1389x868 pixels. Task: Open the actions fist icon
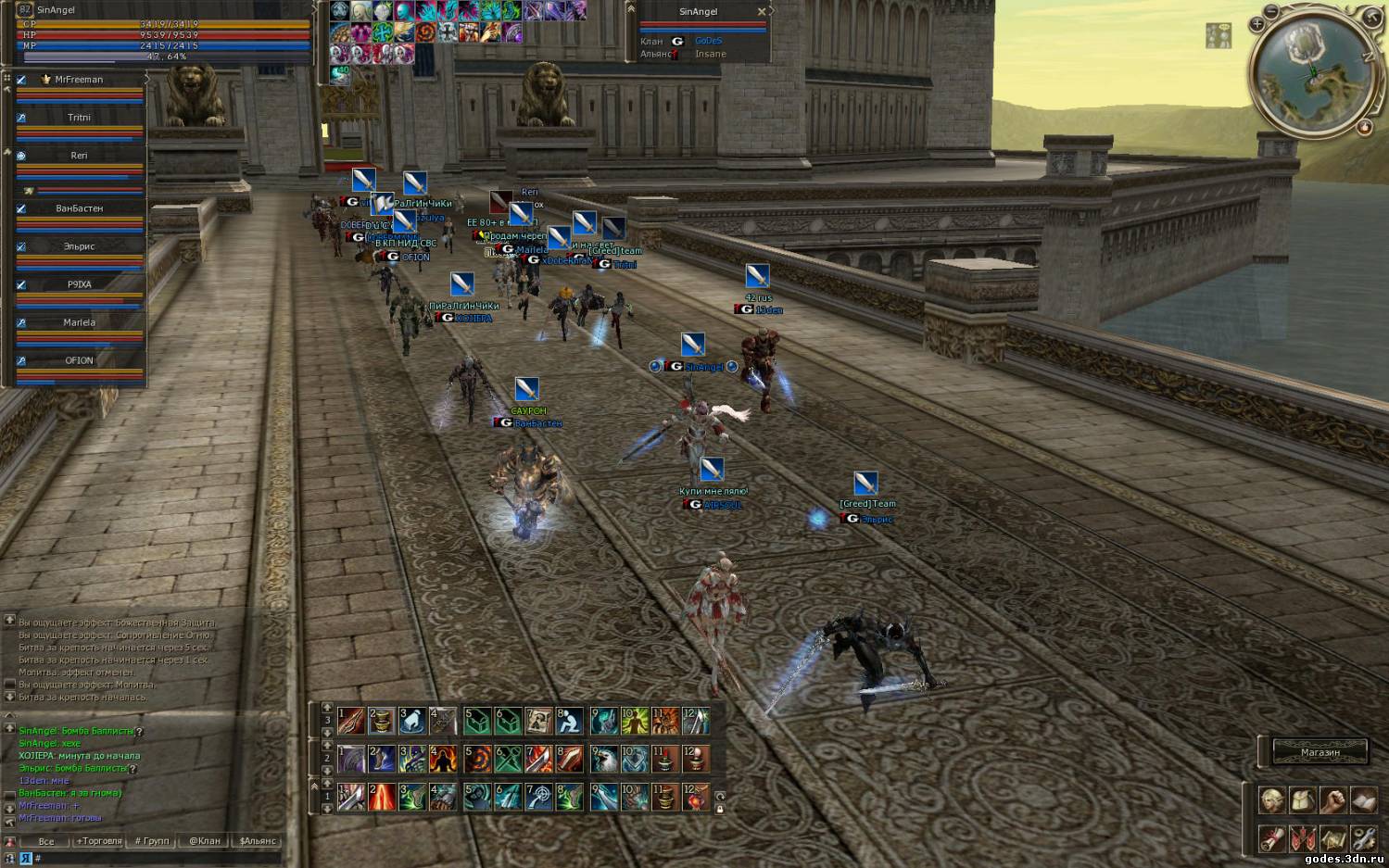pos(1332,800)
